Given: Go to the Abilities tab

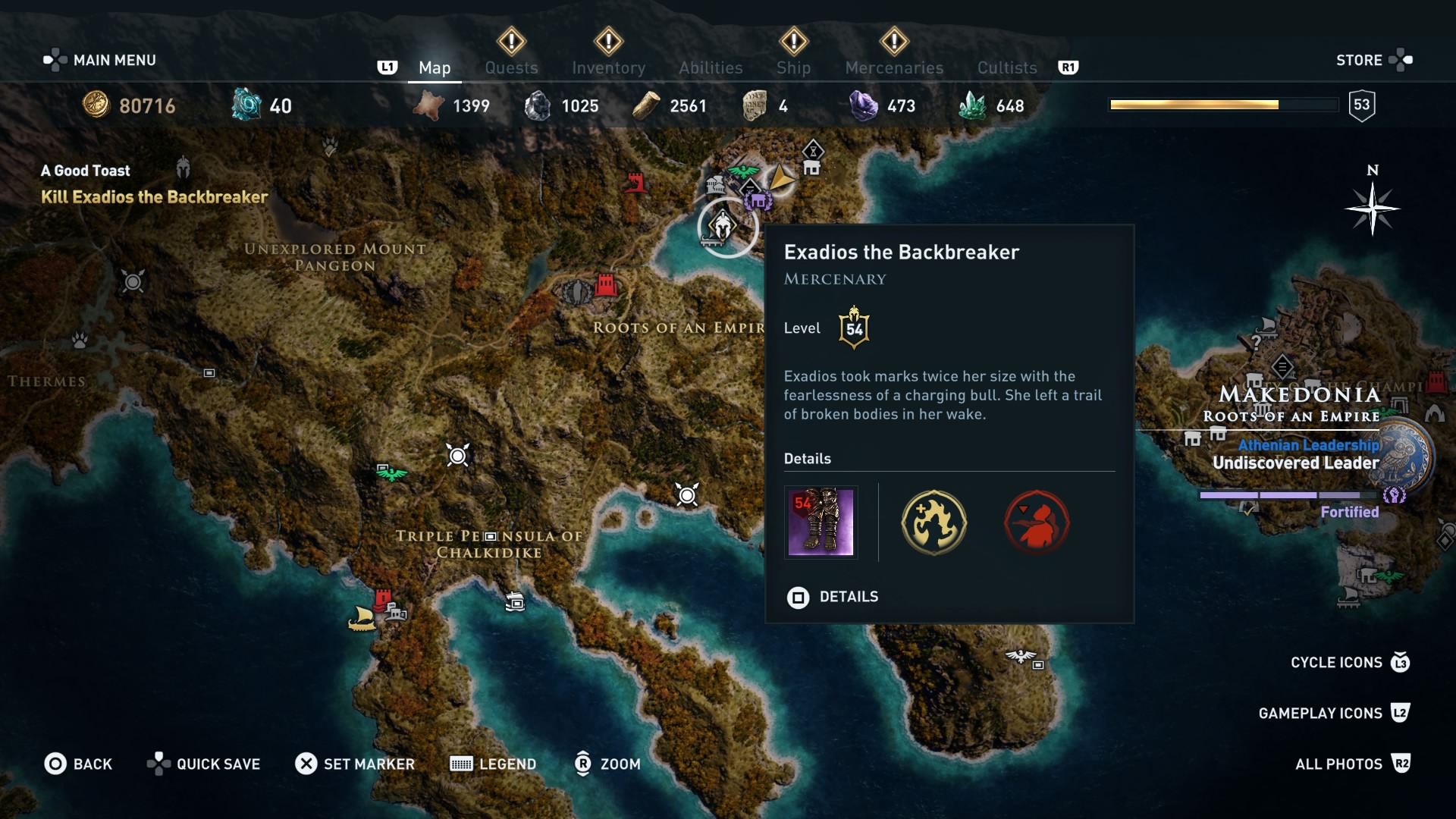Looking at the screenshot, I should tap(711, 67).
